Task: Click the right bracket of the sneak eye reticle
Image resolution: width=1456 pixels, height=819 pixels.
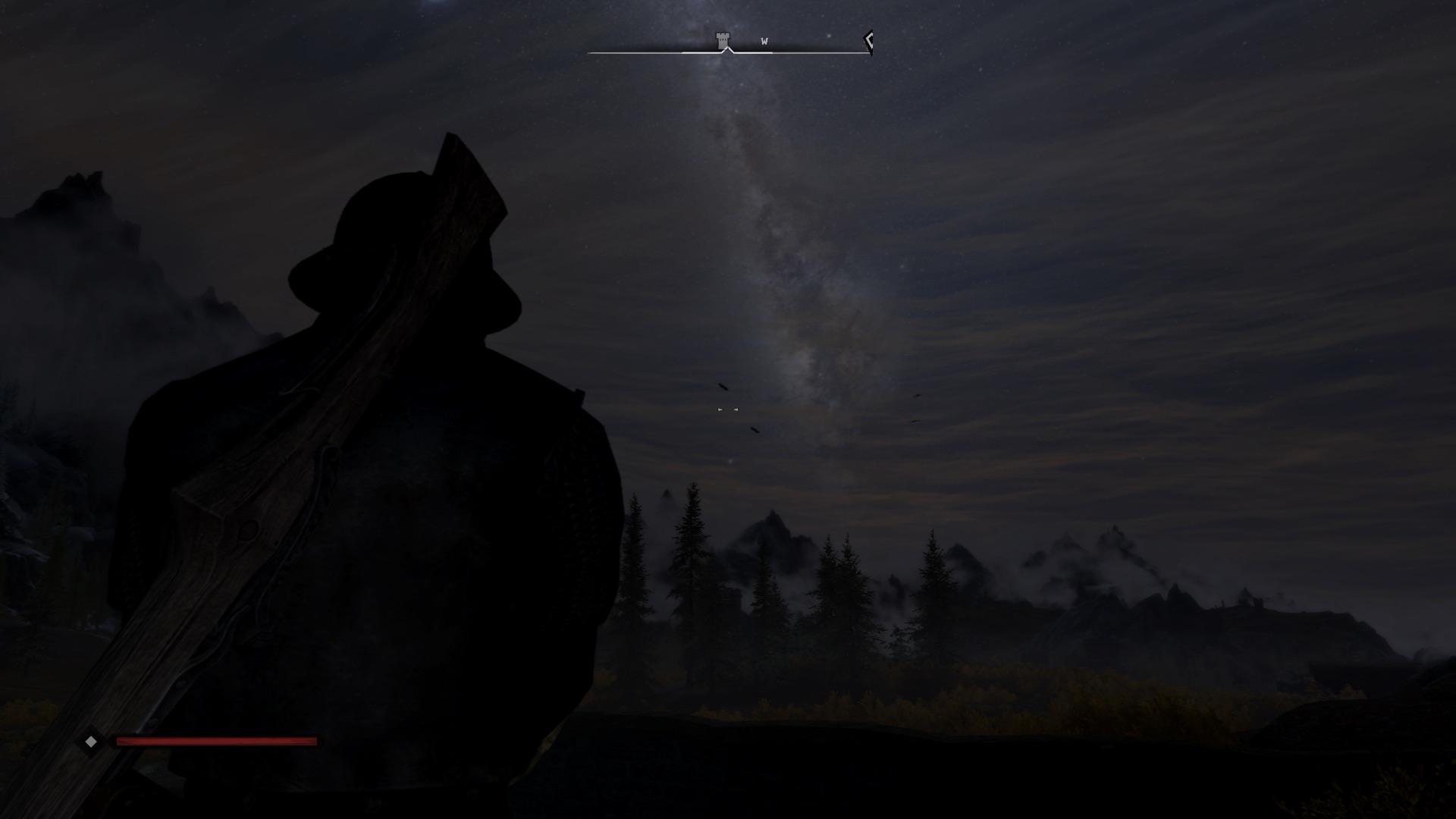Action: tap(736, 409)
